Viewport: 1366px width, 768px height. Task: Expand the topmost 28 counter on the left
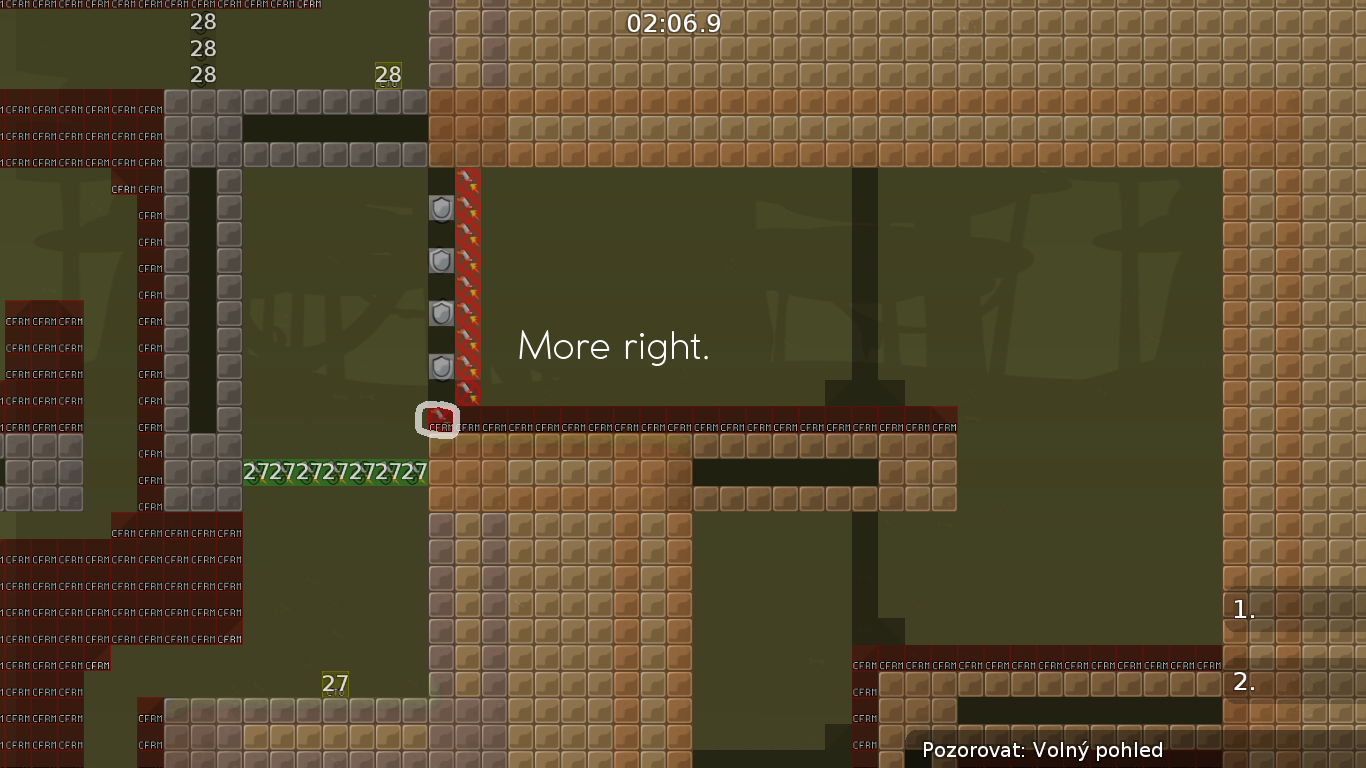point(204,21)
